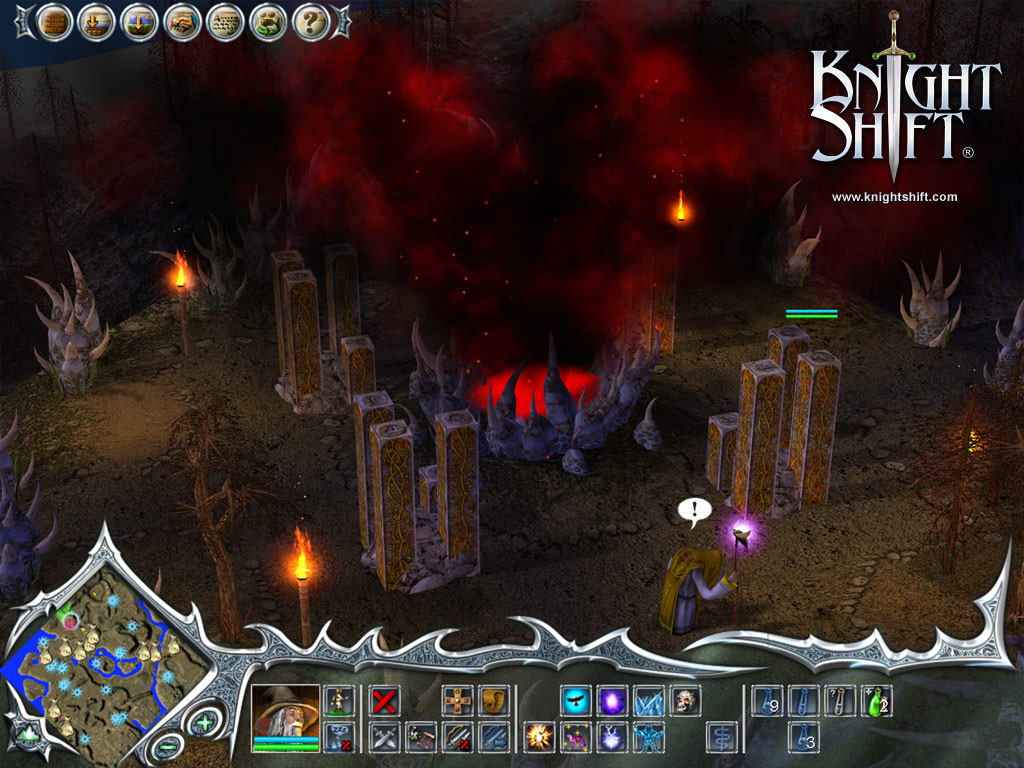Click the golden cross command icon
1024x768 pixels.
[x=458, y=700]
